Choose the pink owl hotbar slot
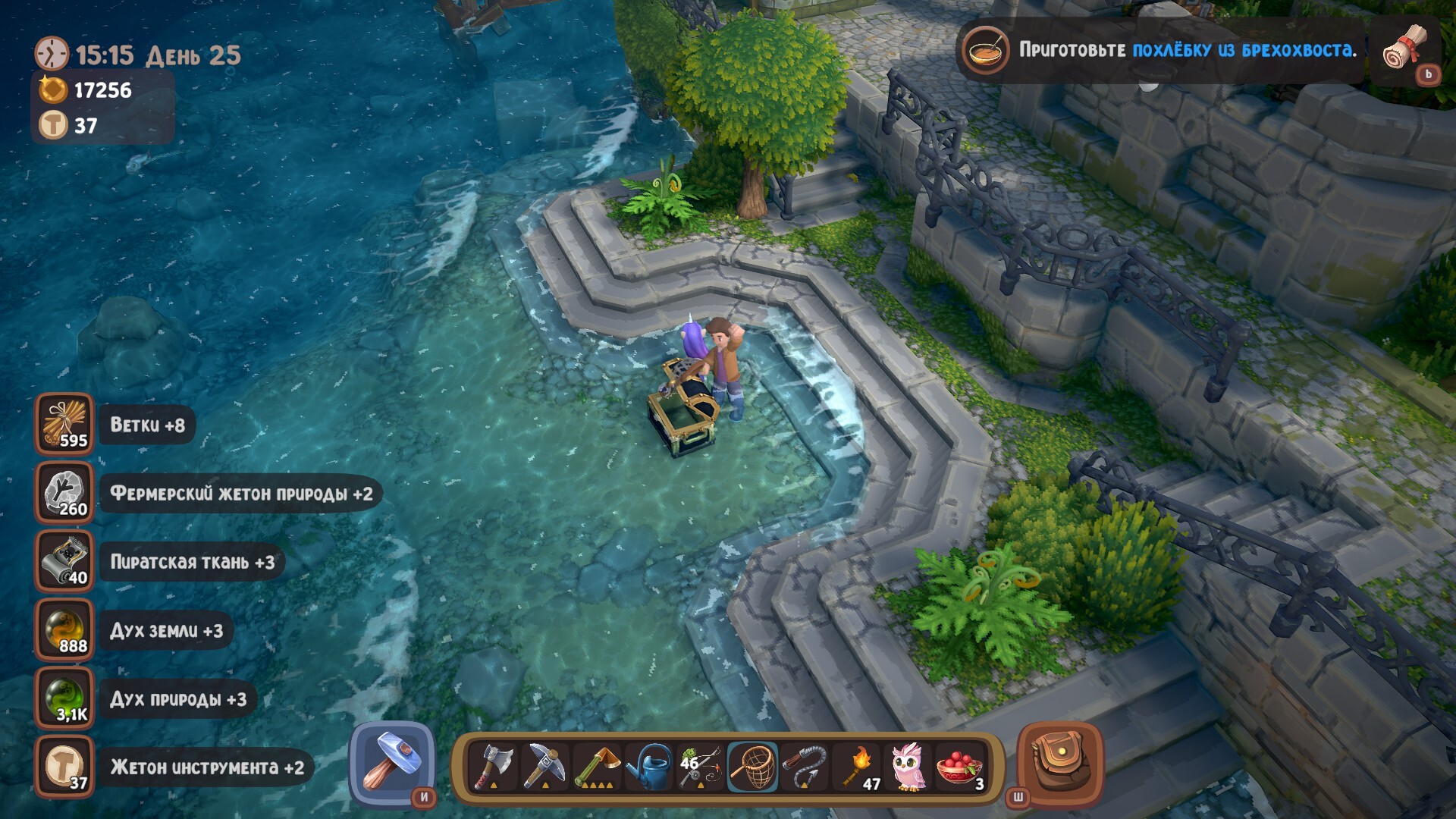The height and width of the screenshot is (819, 1456). coord(908,767)
